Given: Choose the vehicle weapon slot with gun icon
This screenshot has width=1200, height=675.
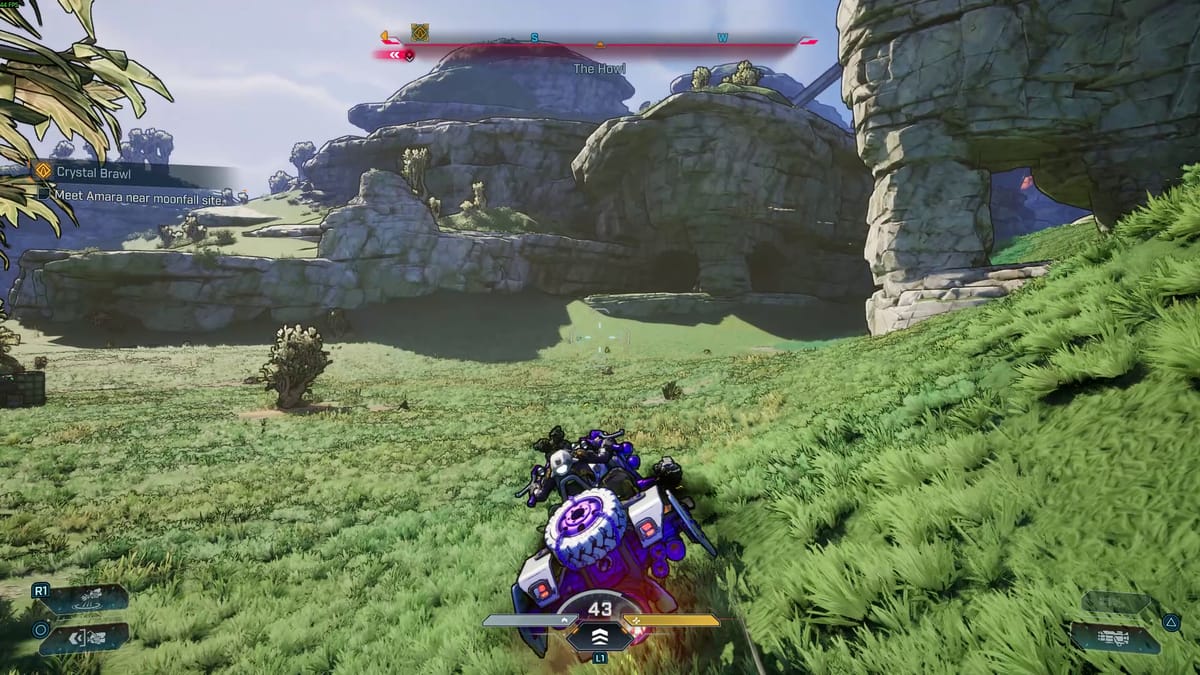Looking at the screenshot, I should click(x=1114, y=637).
